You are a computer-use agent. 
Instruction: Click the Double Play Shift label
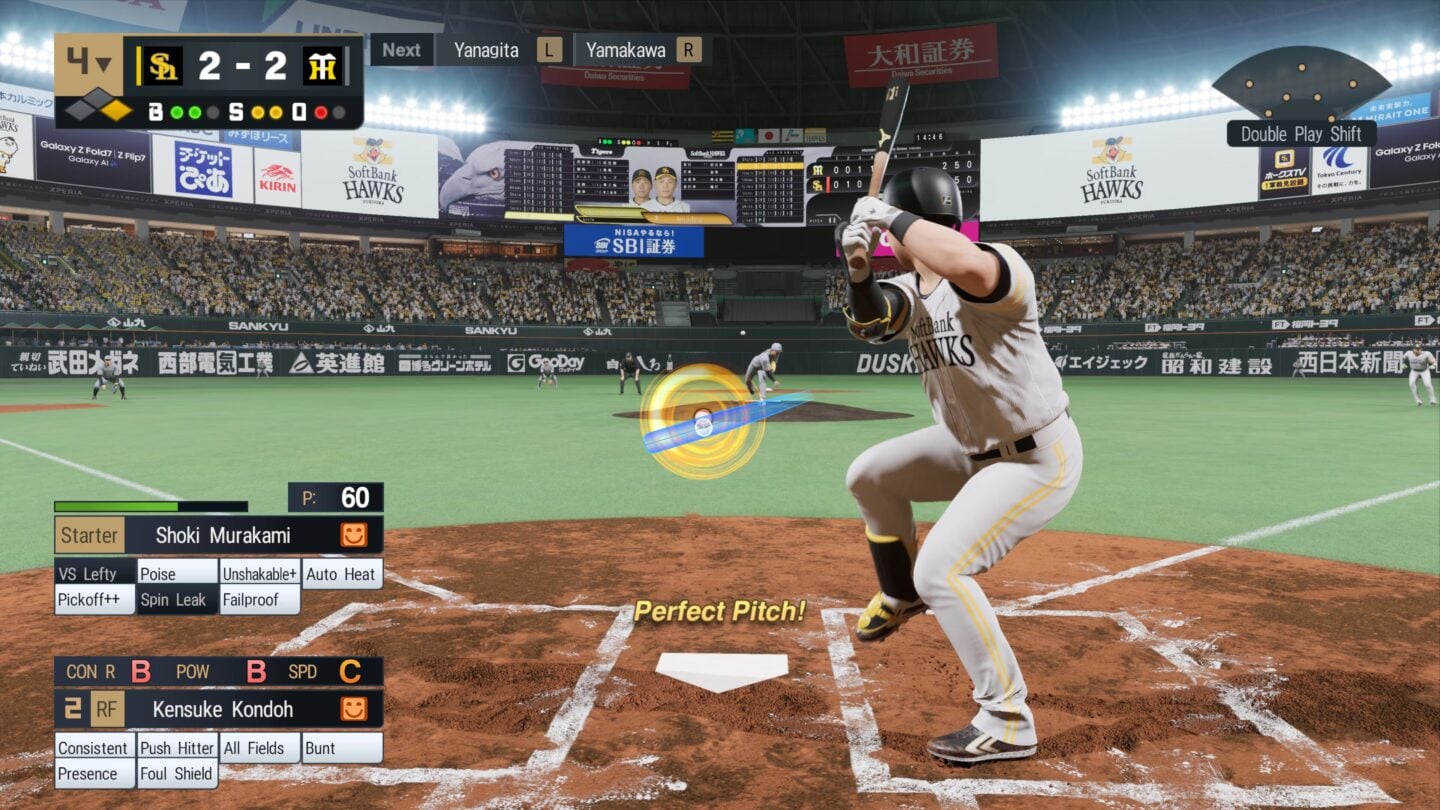(x=1300, y=133)
